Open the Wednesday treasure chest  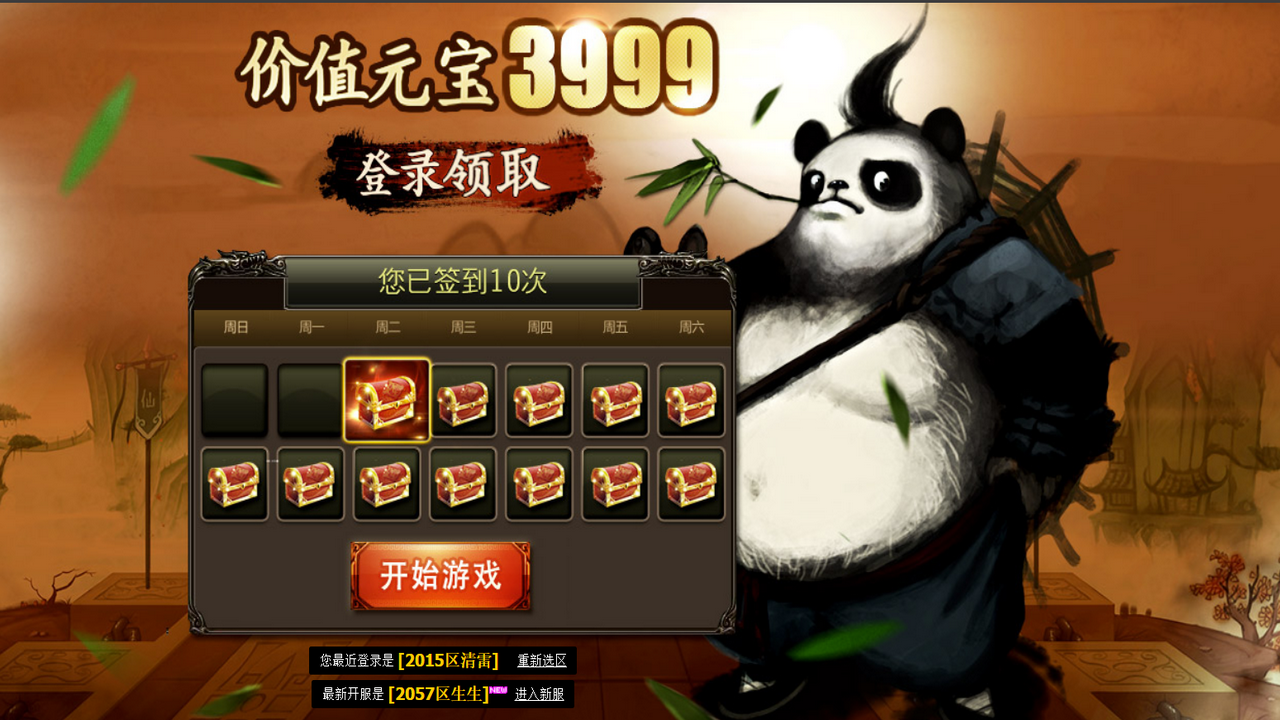[464, 401]
